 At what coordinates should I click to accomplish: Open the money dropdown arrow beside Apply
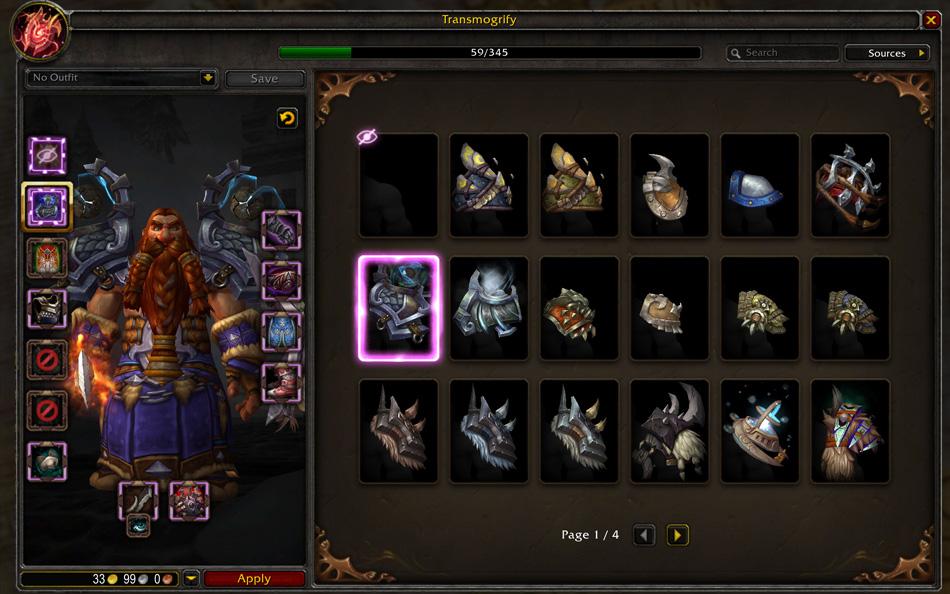191,578
